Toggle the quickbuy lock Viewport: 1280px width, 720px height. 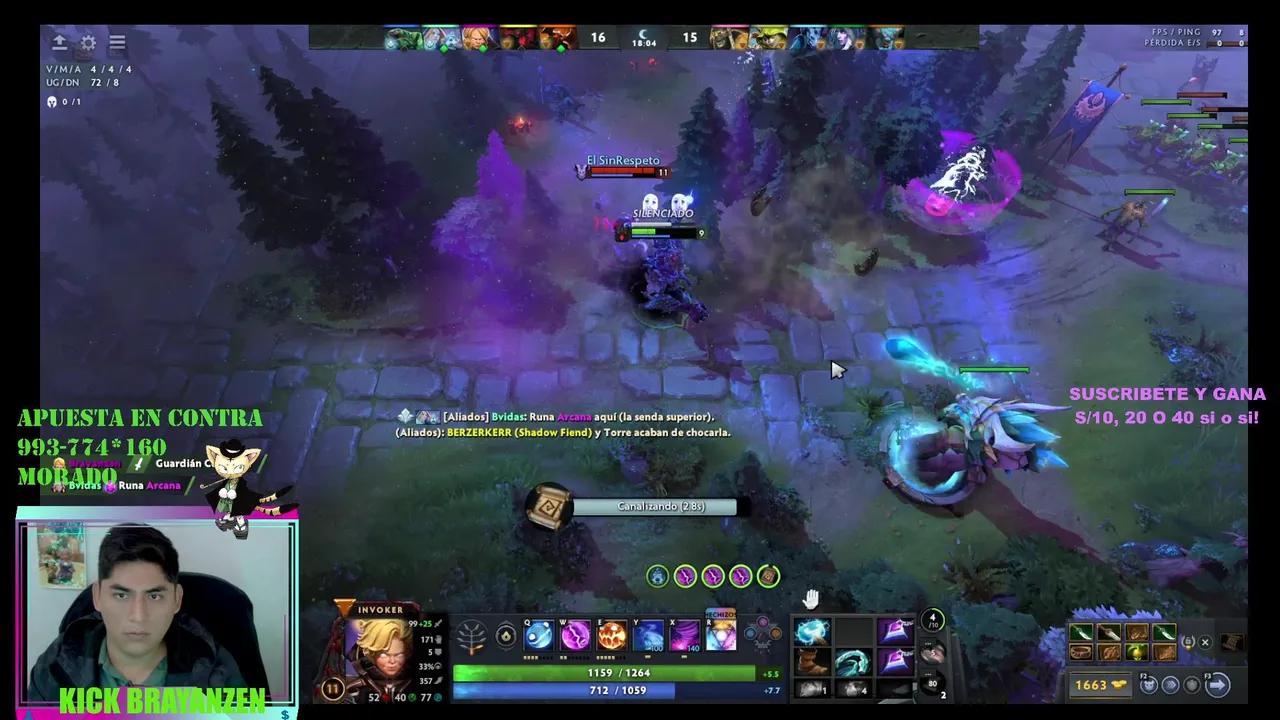[x=1189, y=642]
